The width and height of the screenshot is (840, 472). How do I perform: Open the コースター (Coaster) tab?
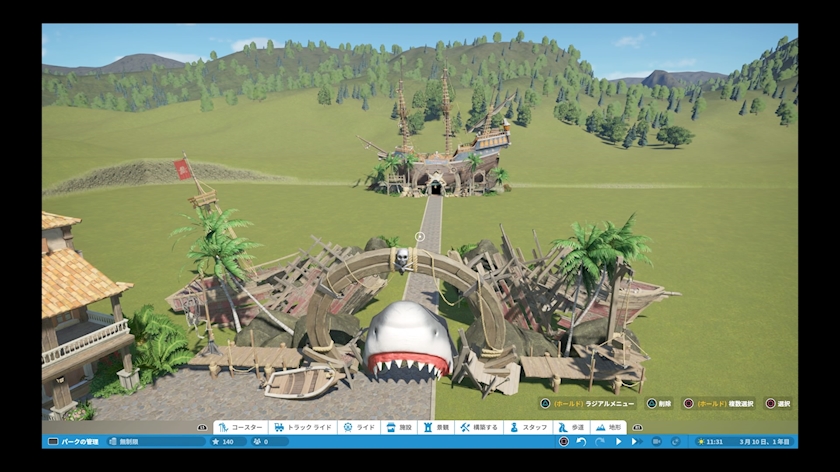[x=240, y=427]
